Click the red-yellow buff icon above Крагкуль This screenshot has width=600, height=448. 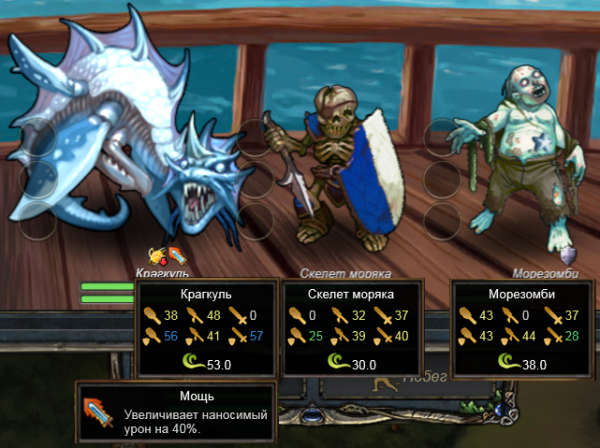(157, 255)
